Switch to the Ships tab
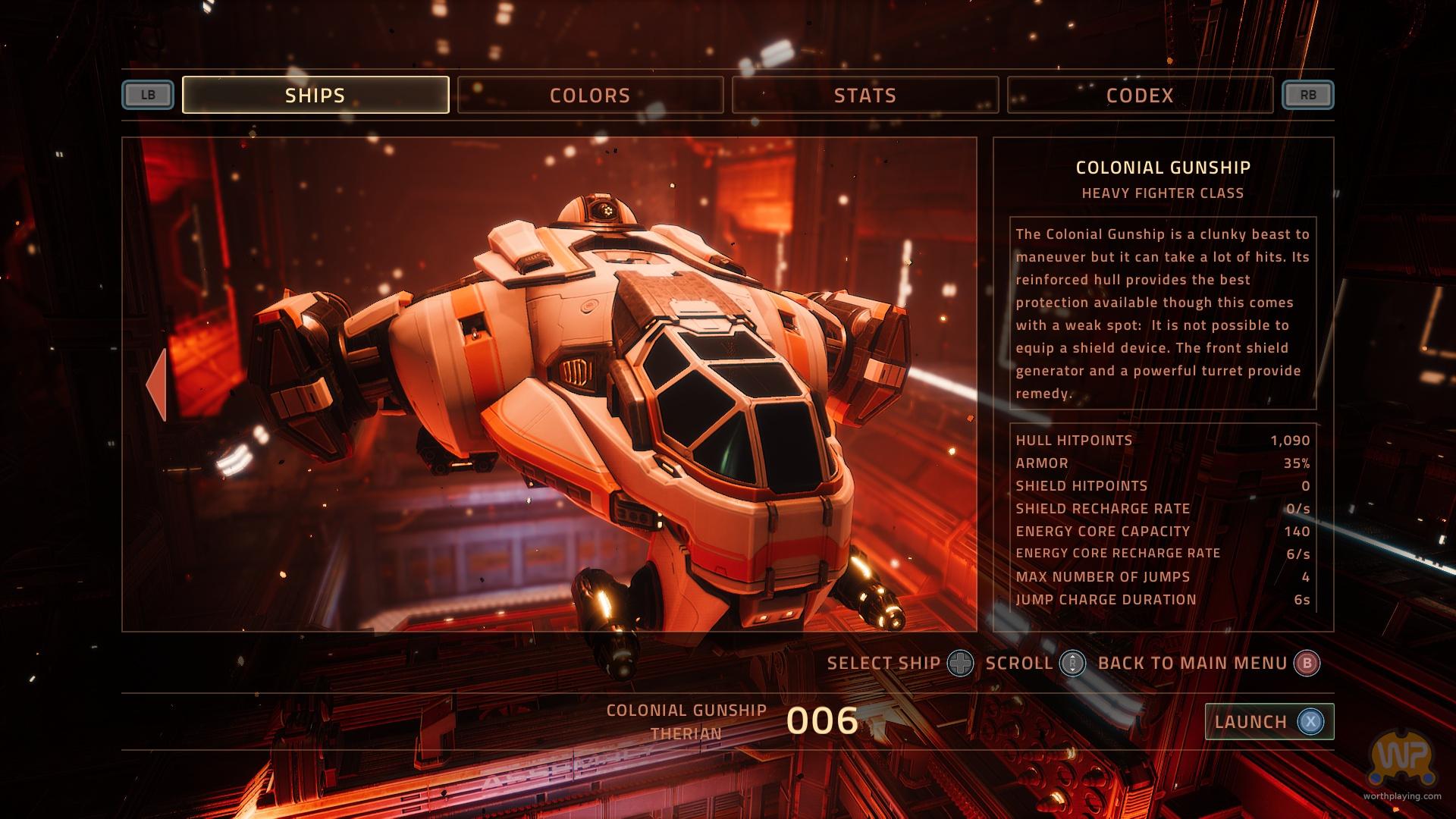Image resolution: width=1456 pixels, height=819 pixels. [x=315, y=95]
